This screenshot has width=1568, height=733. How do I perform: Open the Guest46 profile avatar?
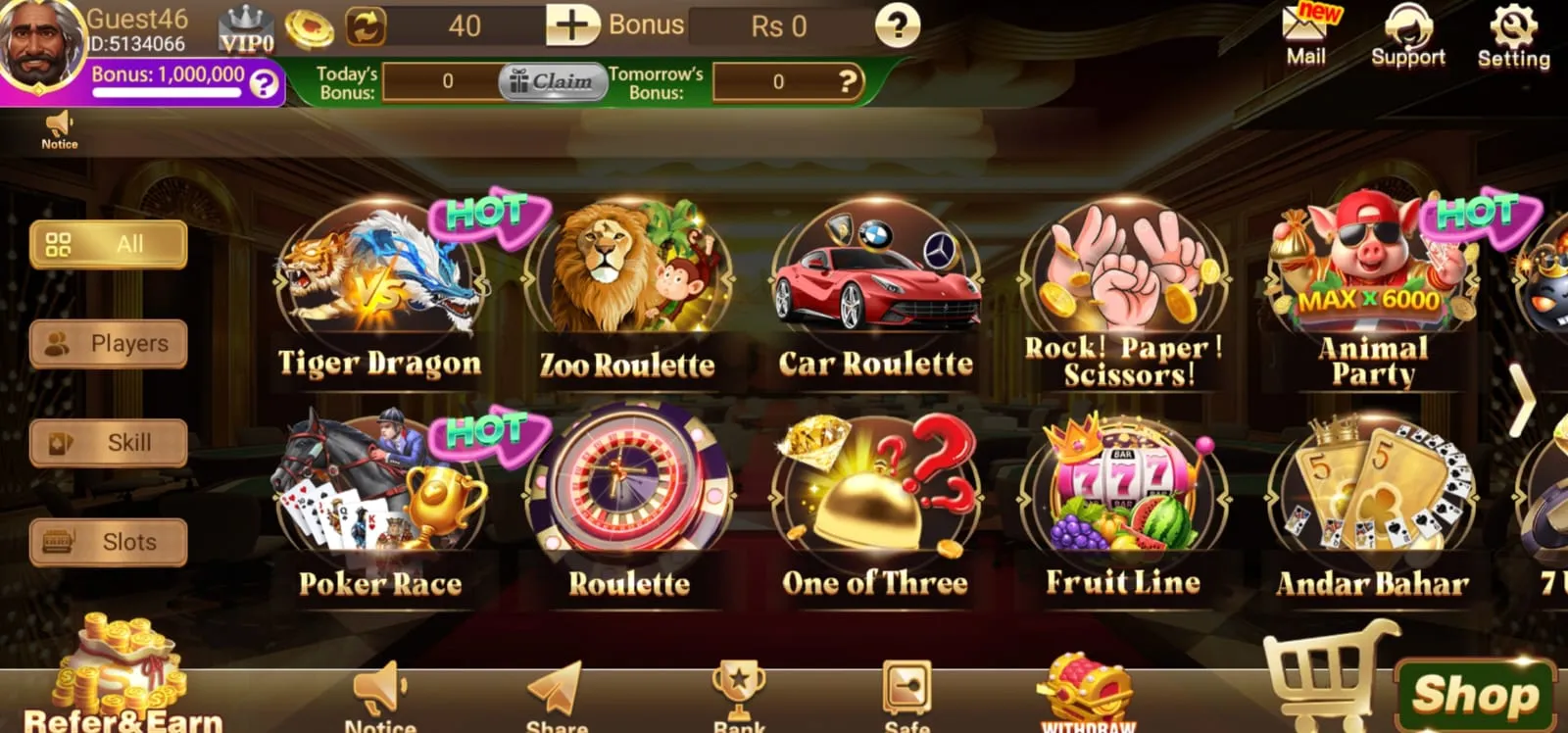pos(41,41)
